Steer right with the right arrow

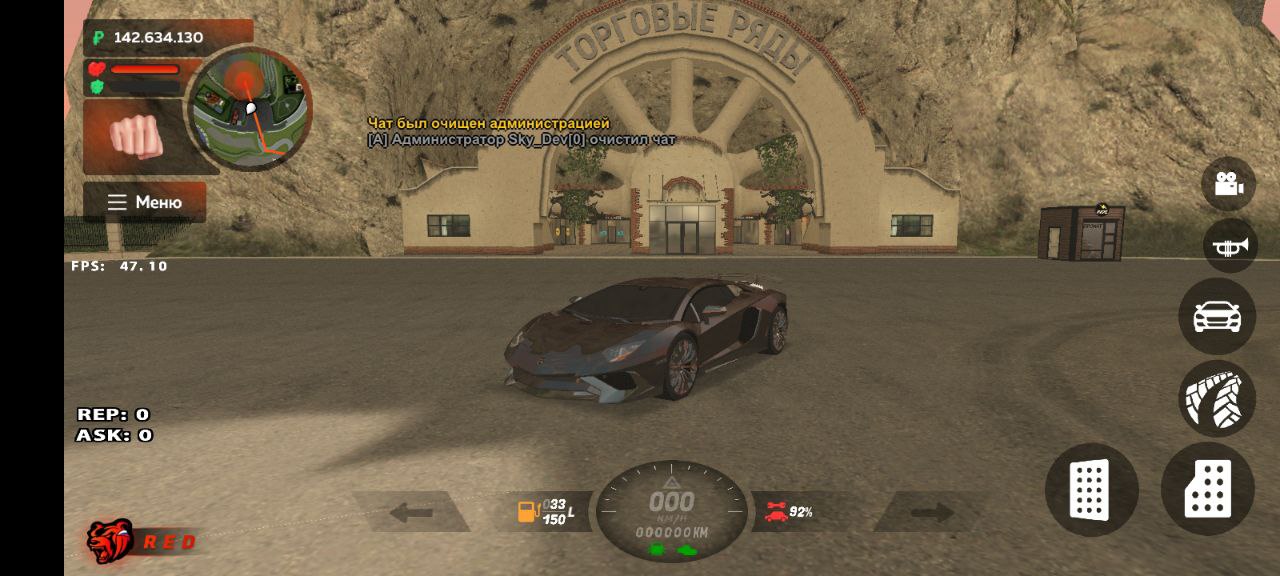931,513
